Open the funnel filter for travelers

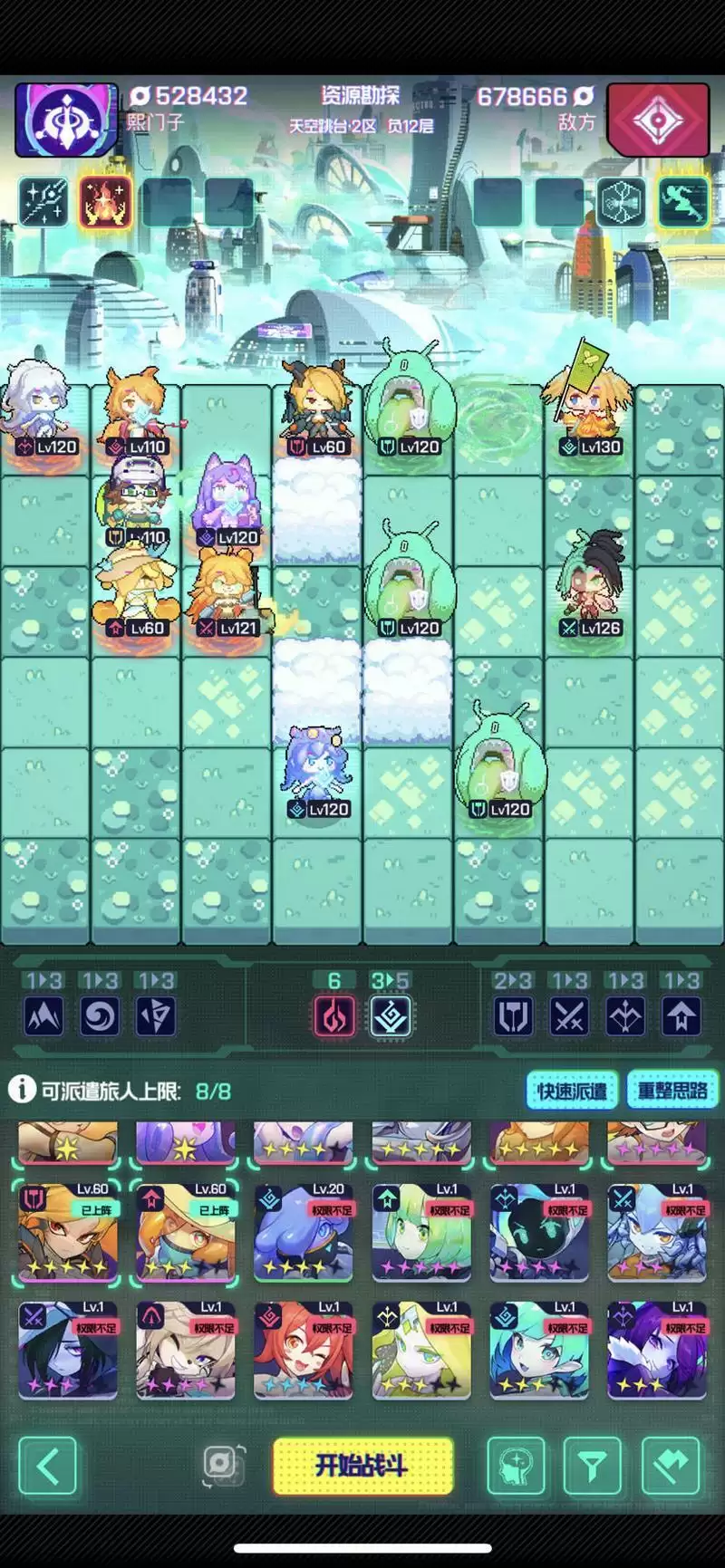[x=592, y=1465]
